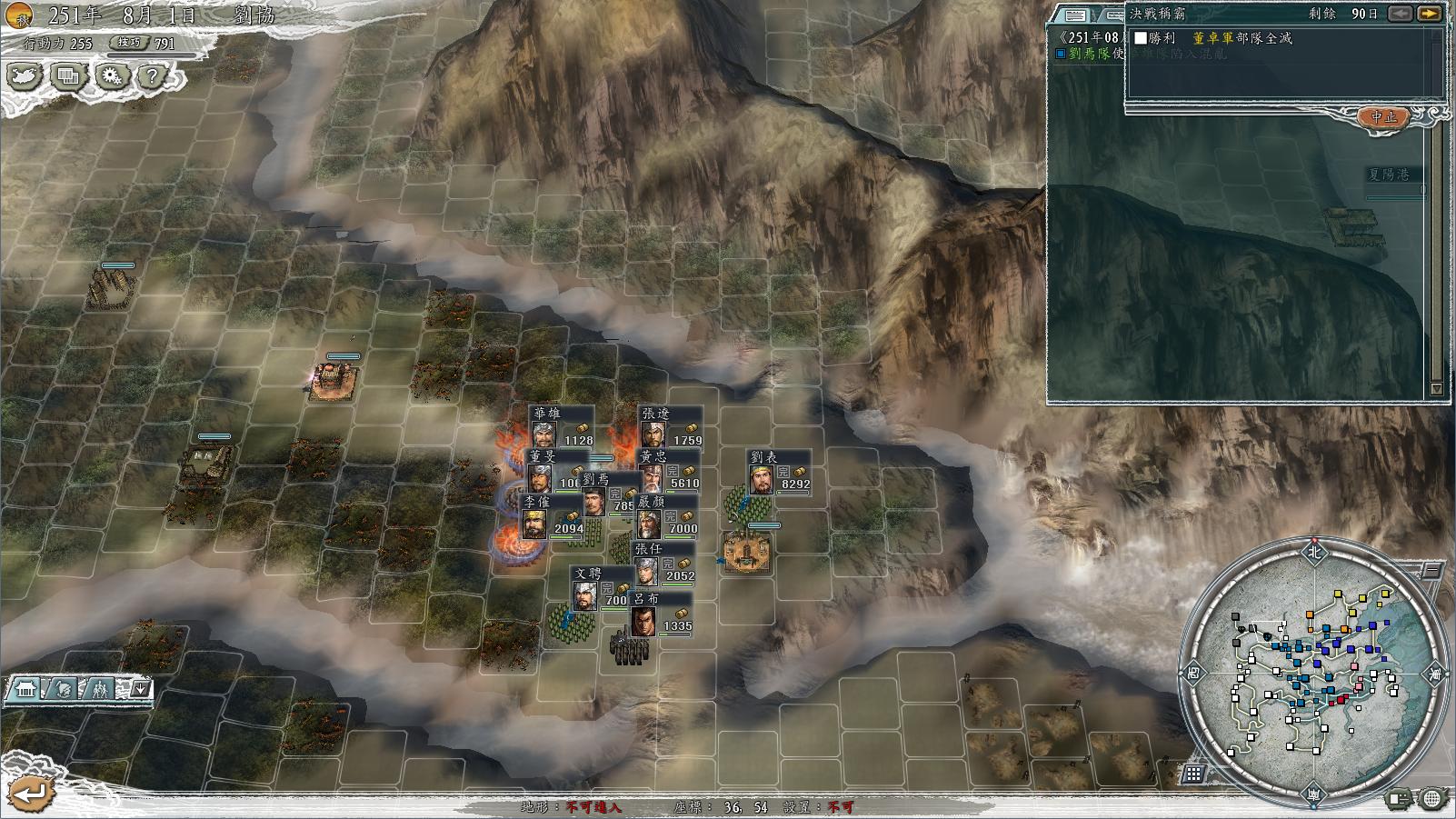Rotate view north using the 北 marker
The width and height of the screenshot is (1456, 819).
[1314, 551]
